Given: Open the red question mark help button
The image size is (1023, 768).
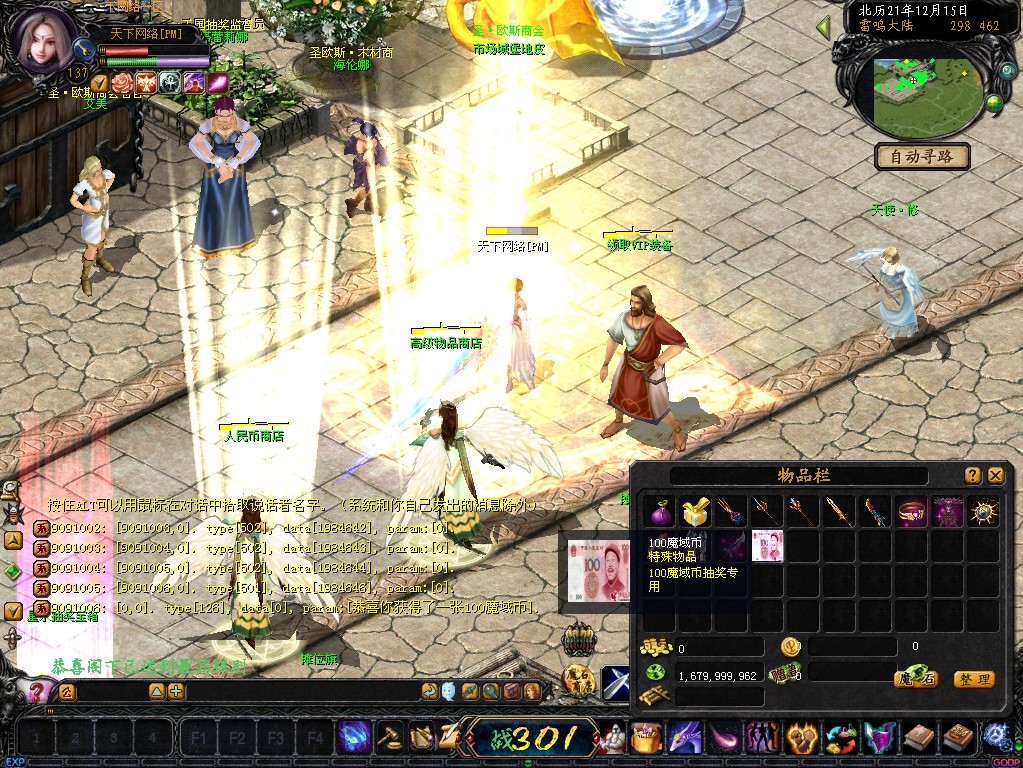Looking at the screenshot, I should pos(36,691).
